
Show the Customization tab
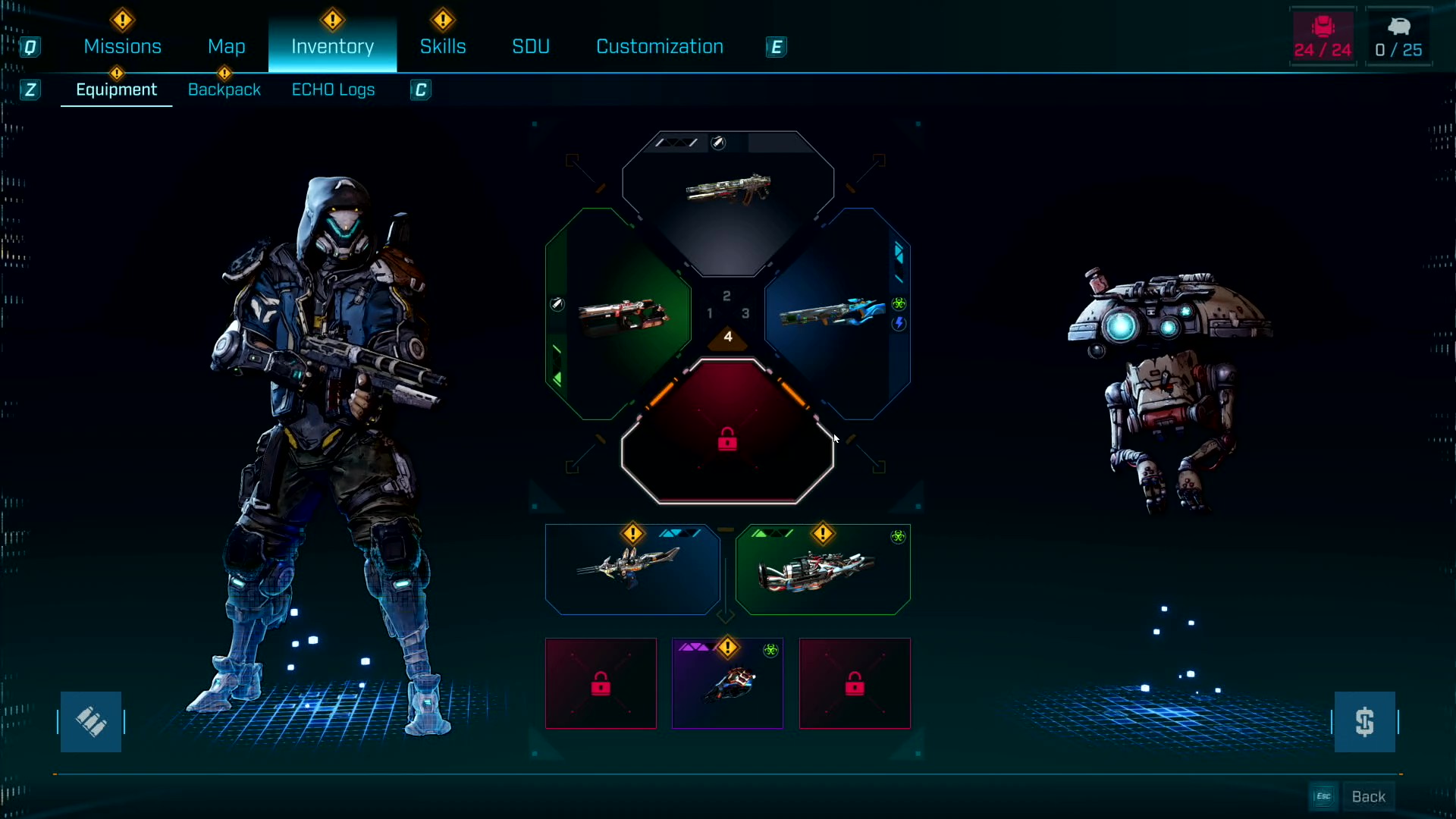tap(659, 47)
